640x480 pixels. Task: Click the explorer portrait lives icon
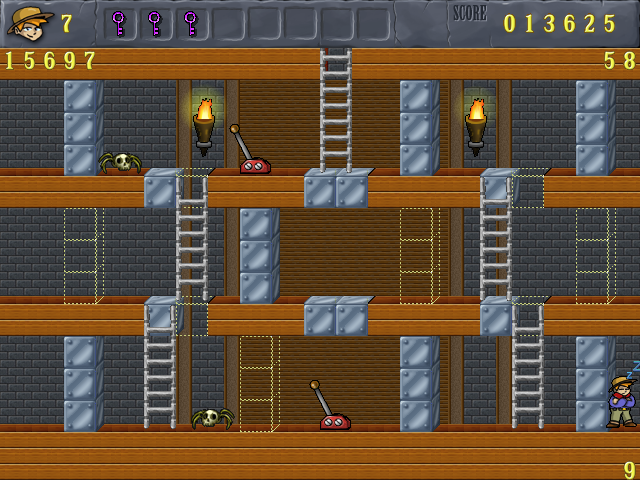(x=30, y=22)
